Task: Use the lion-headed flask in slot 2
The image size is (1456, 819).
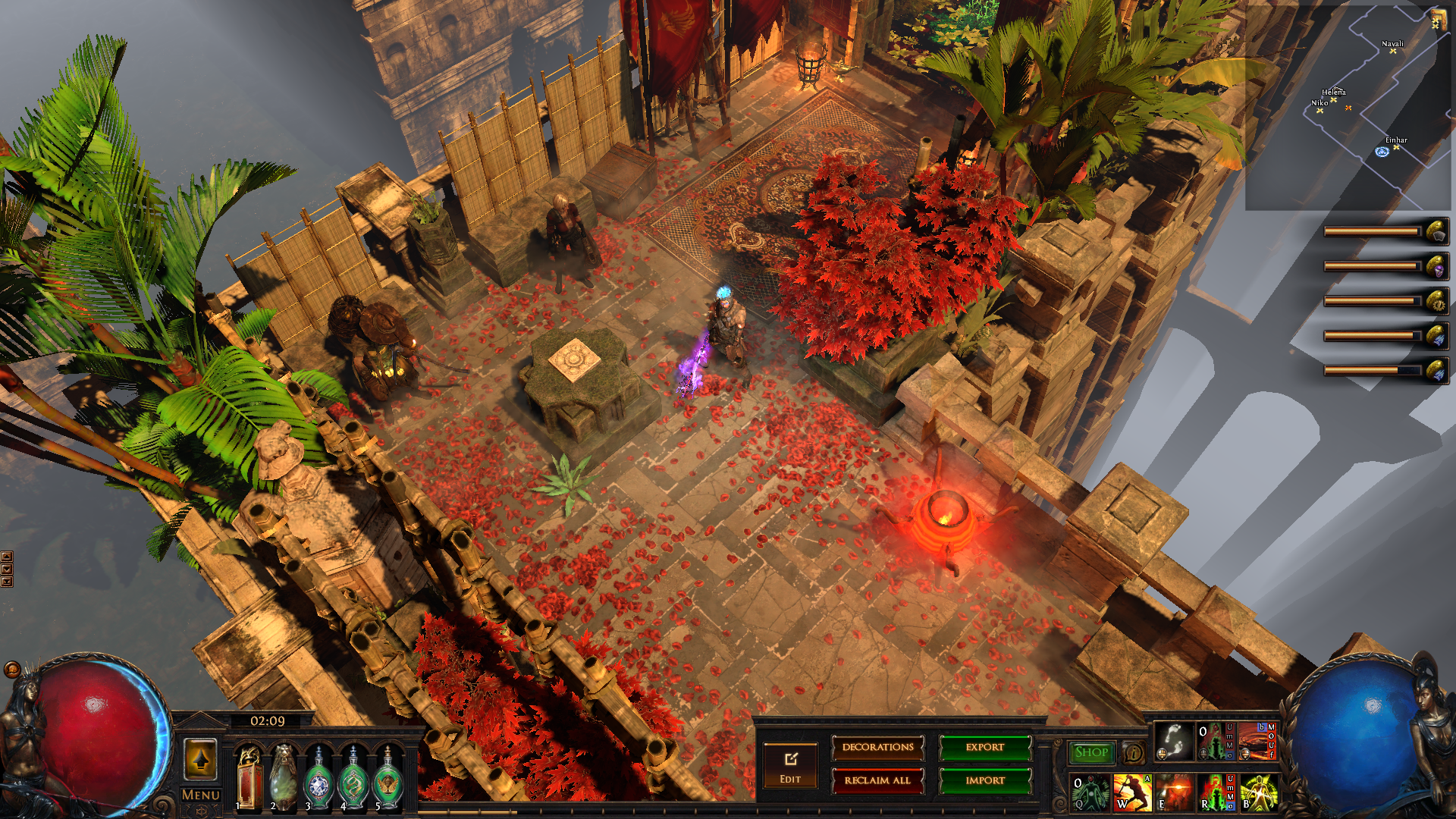Action: 284,777
